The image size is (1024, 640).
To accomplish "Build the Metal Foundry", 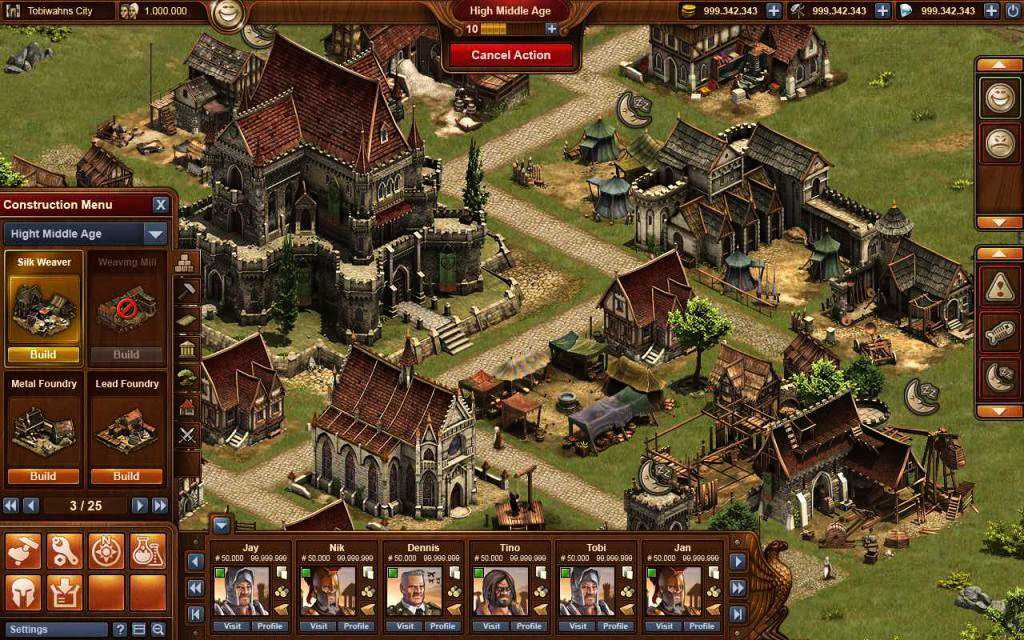I will tap(43, 476).
